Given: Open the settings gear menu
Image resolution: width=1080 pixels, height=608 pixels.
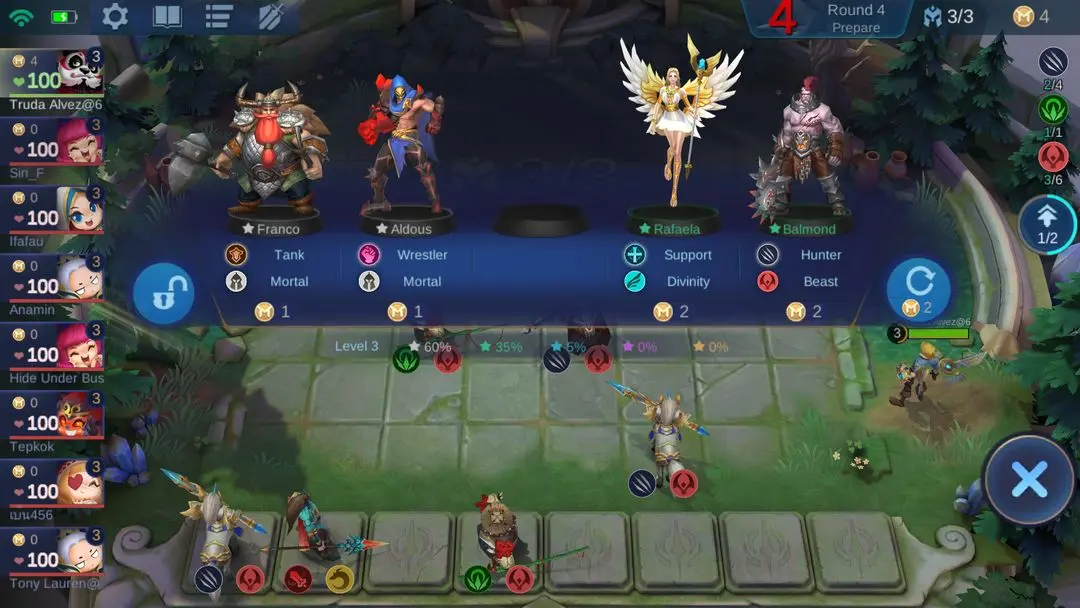Looking at the screenshot, I should pyautogui.click(x=116, y=17).
